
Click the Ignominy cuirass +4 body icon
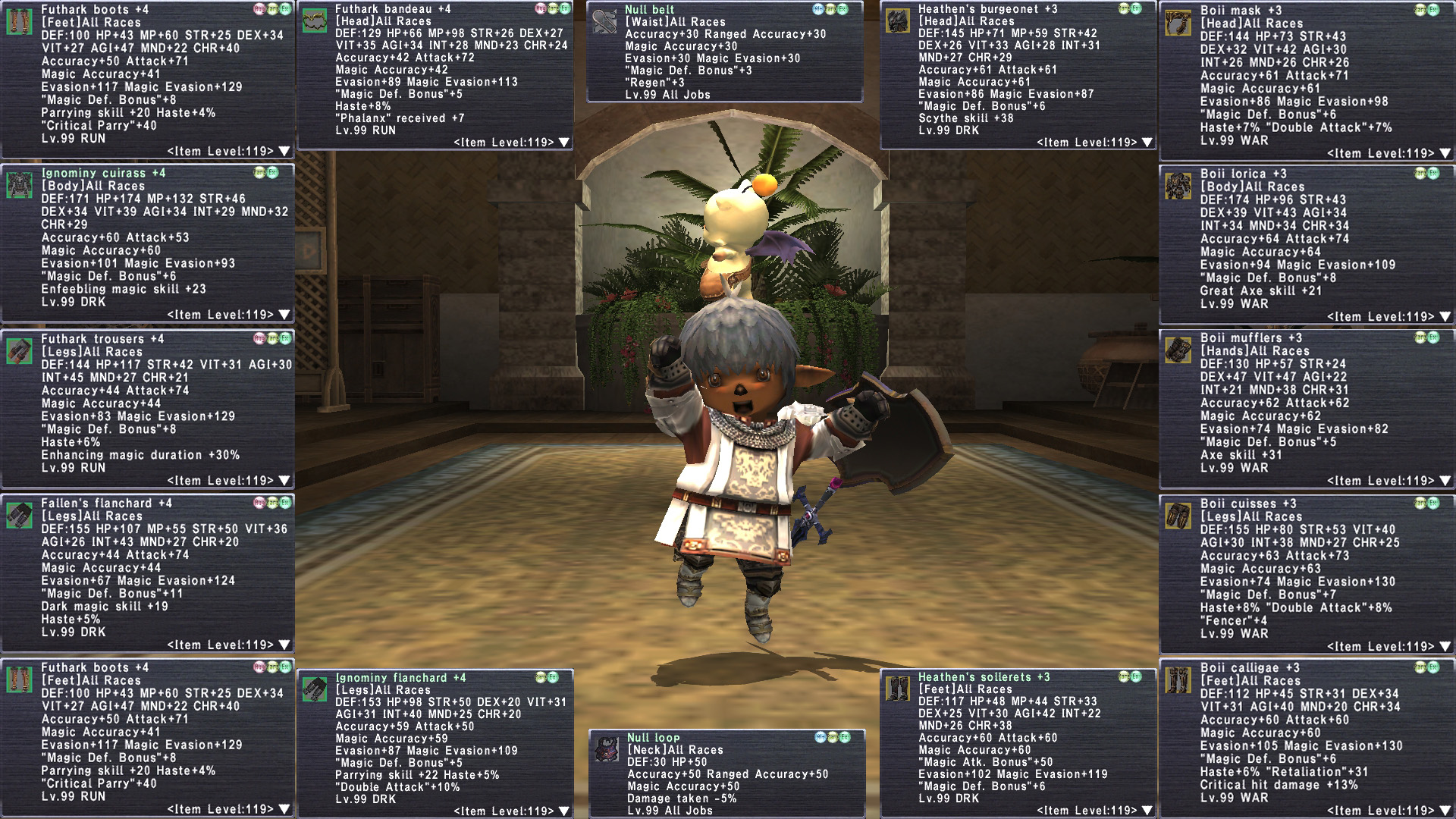pyautogui.click(x=19, y=185)
